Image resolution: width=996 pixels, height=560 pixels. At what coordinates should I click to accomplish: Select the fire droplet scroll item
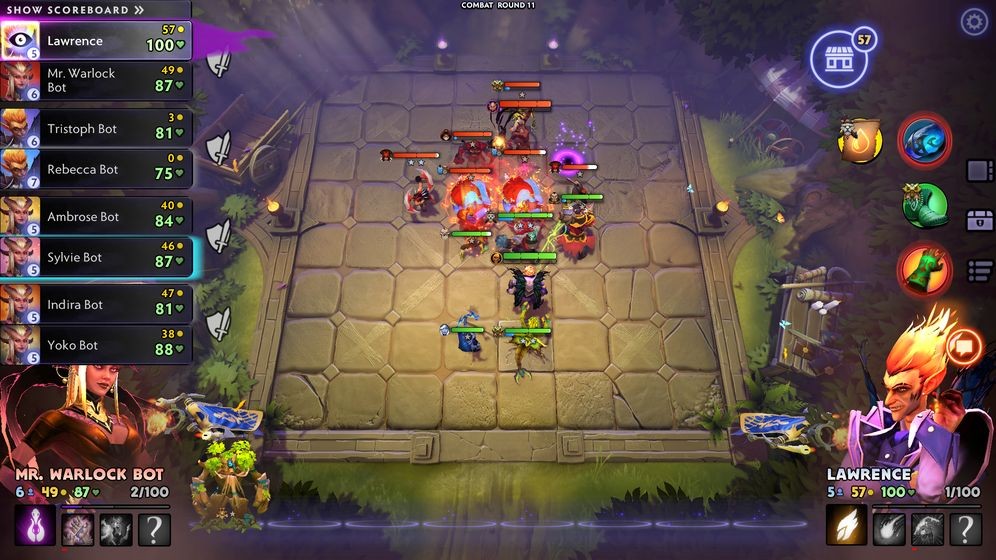[x=860, y=141]
